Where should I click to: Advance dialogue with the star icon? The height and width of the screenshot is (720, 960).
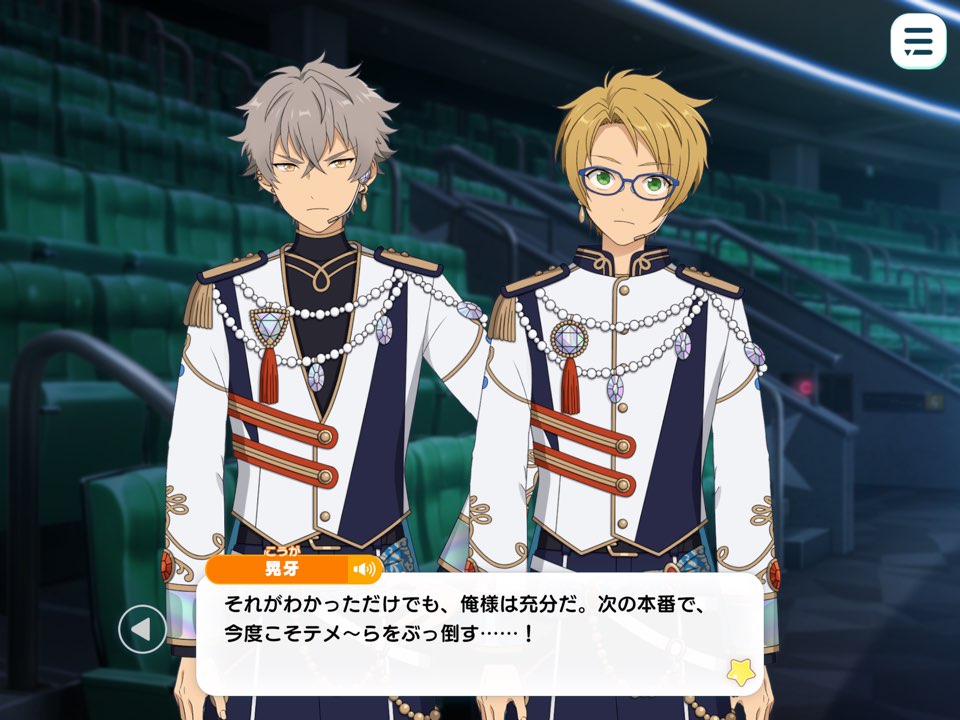click(x=740, y=671)
